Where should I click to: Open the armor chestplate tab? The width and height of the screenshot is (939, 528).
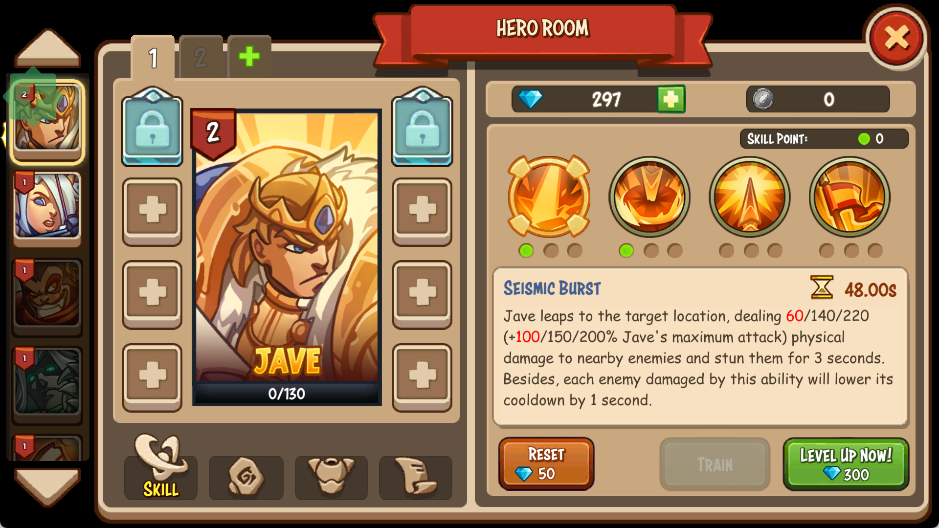coord(331,477)
